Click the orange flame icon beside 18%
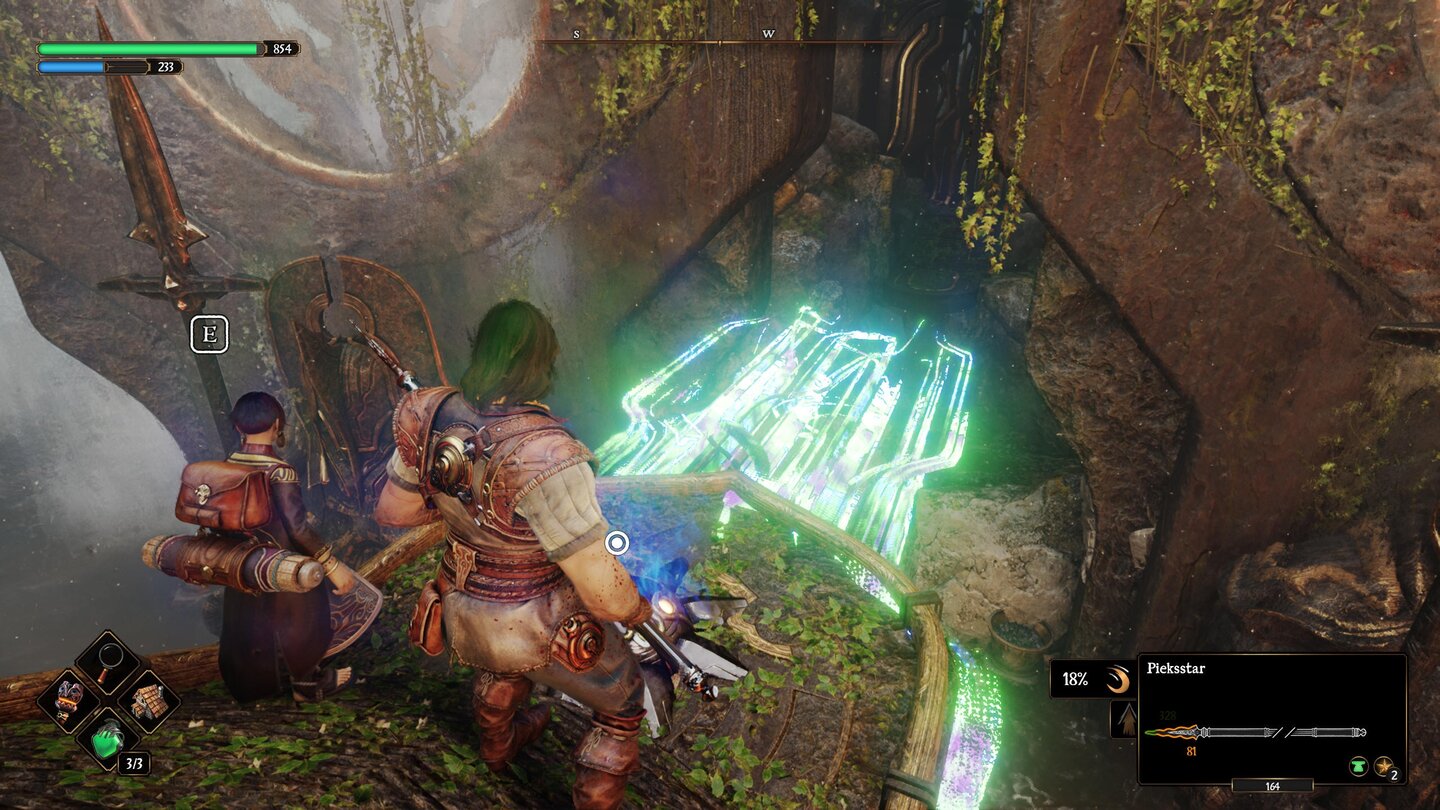This screenshot has width=1440, height=810. tap(1118, 680)
